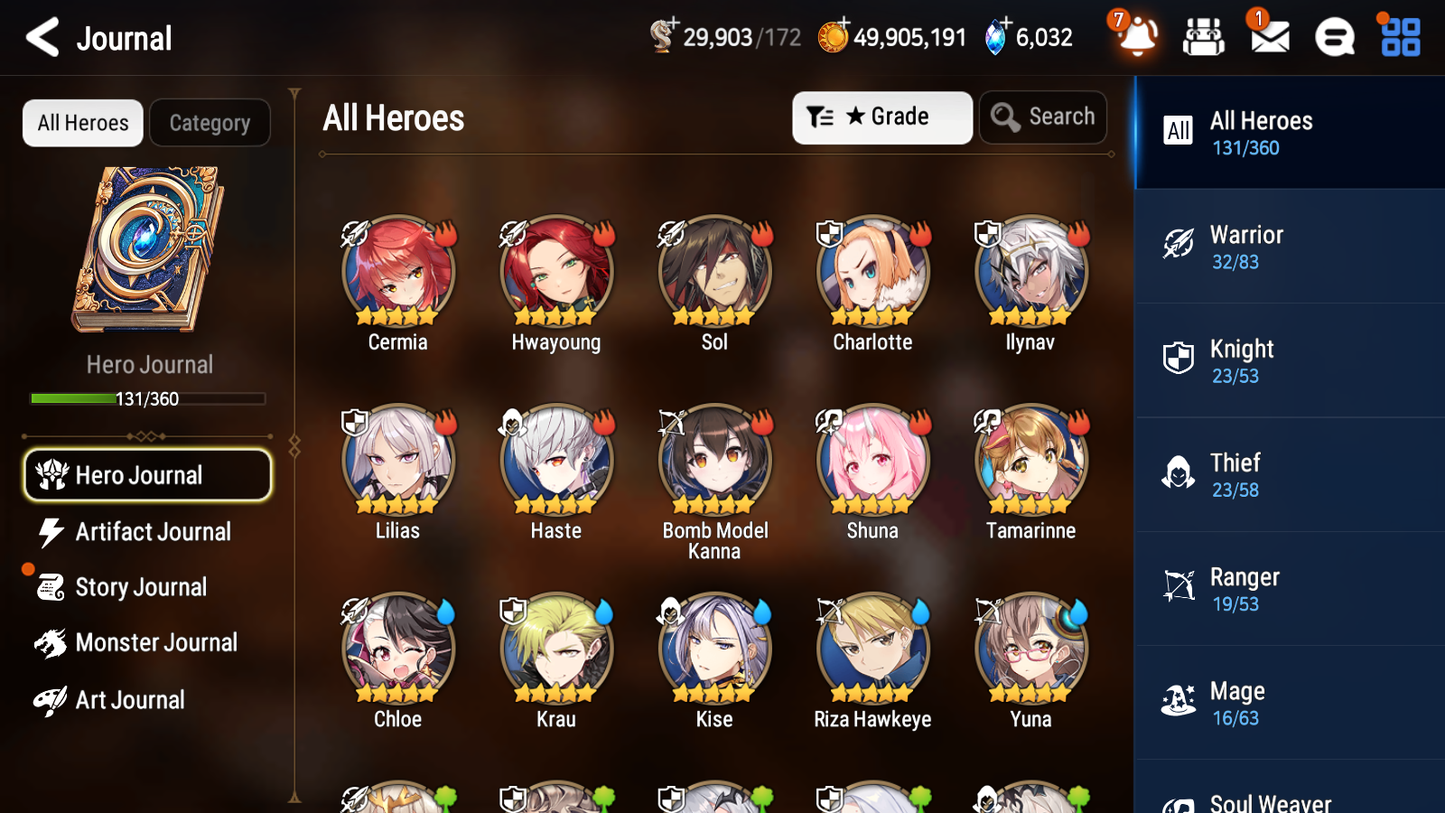Select the All Heroes view toggle
Screen dimensions: 1445x813
pyautogui.click(x=82, y=123)
